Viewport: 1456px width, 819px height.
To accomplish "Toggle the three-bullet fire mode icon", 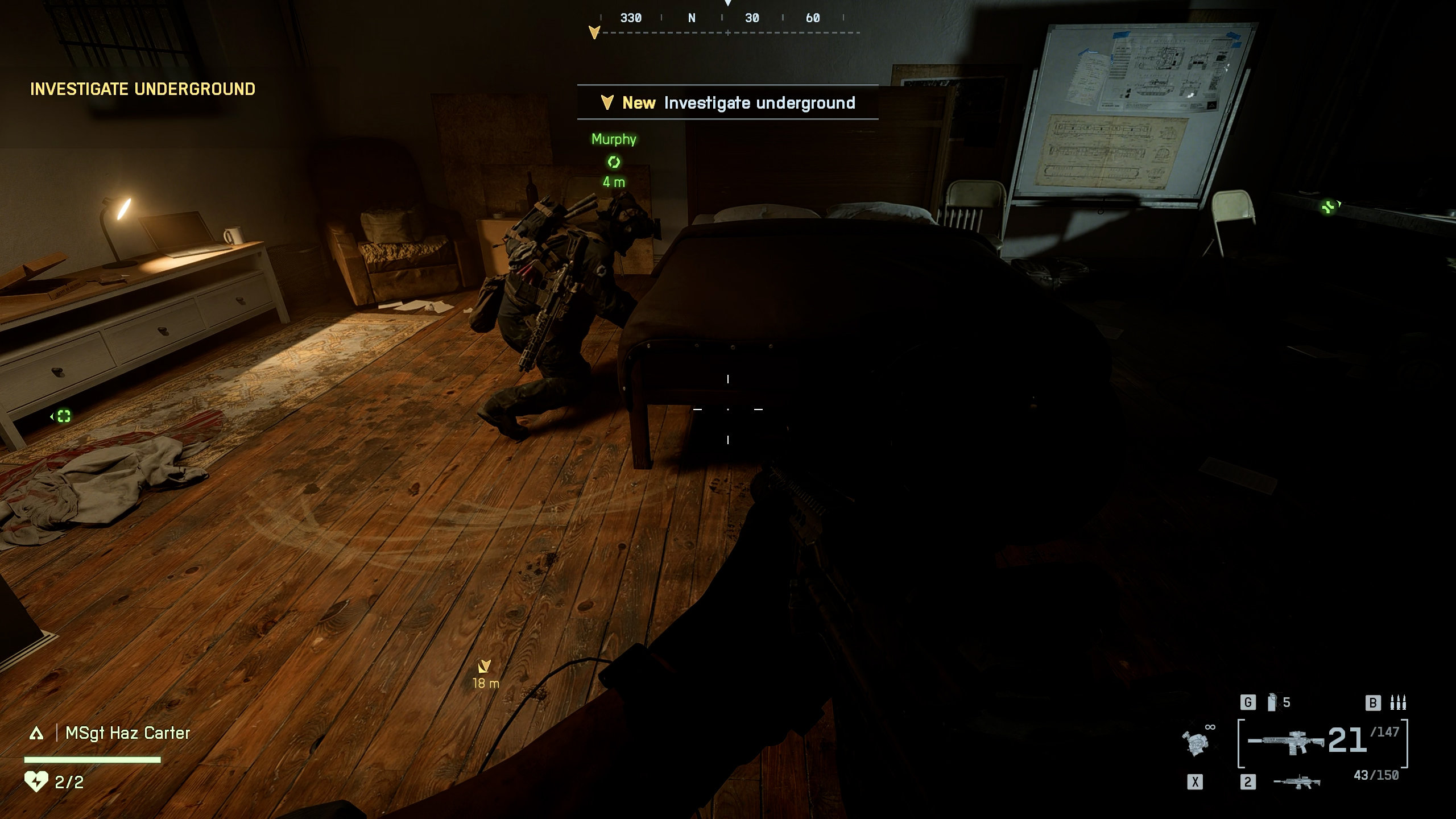I will [x=1397, y=703].
